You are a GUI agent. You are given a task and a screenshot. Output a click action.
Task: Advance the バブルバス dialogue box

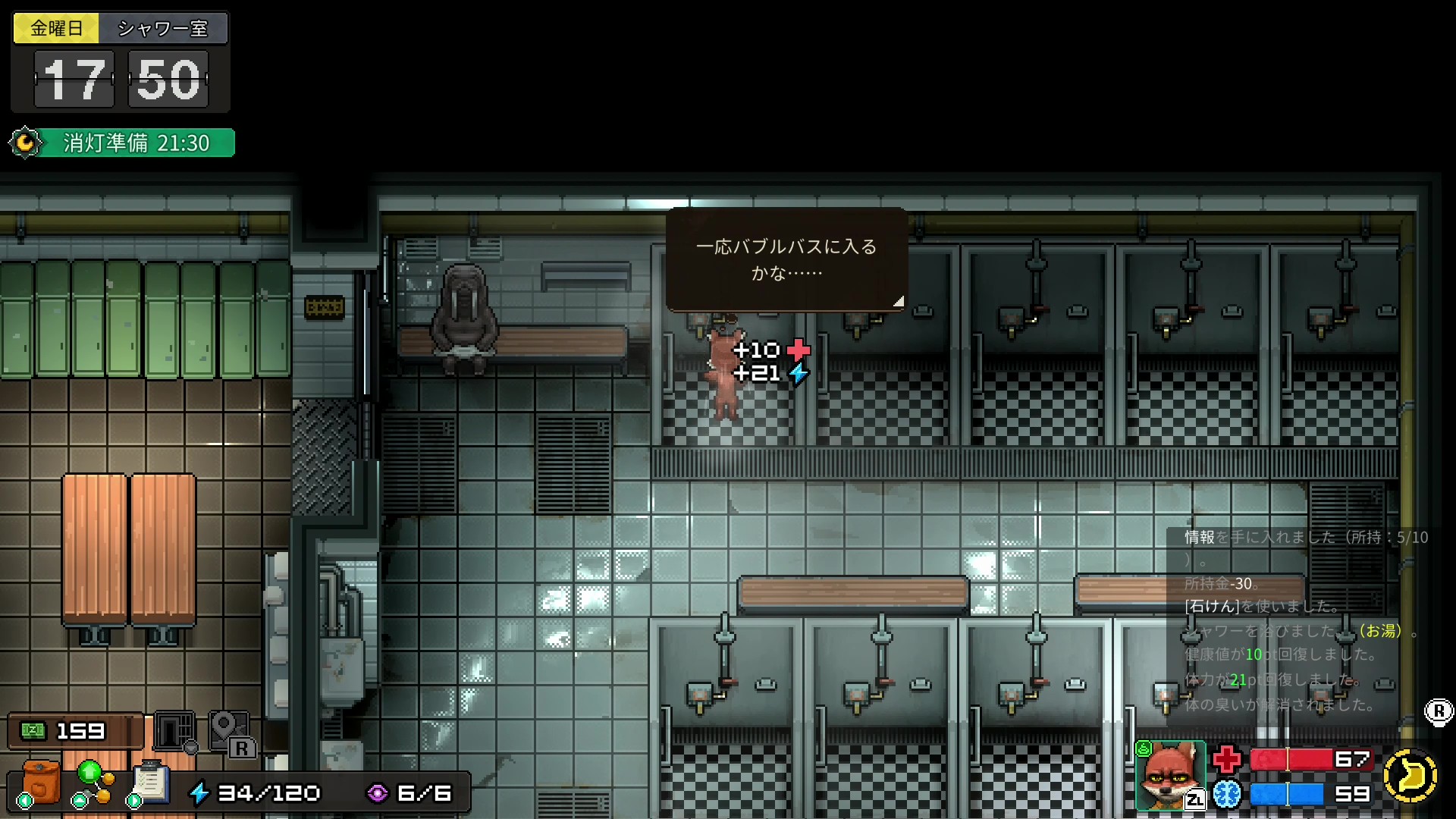pos(786,260)
